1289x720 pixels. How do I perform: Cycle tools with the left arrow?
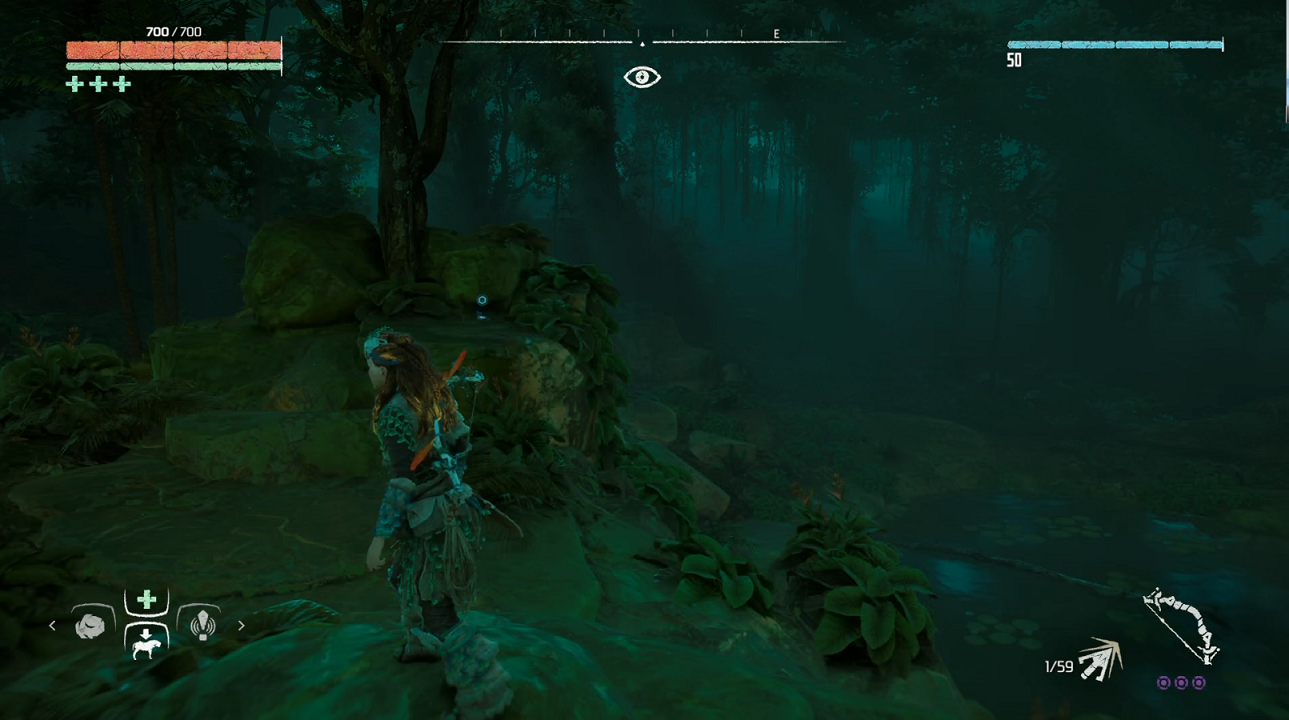point(53,626)
